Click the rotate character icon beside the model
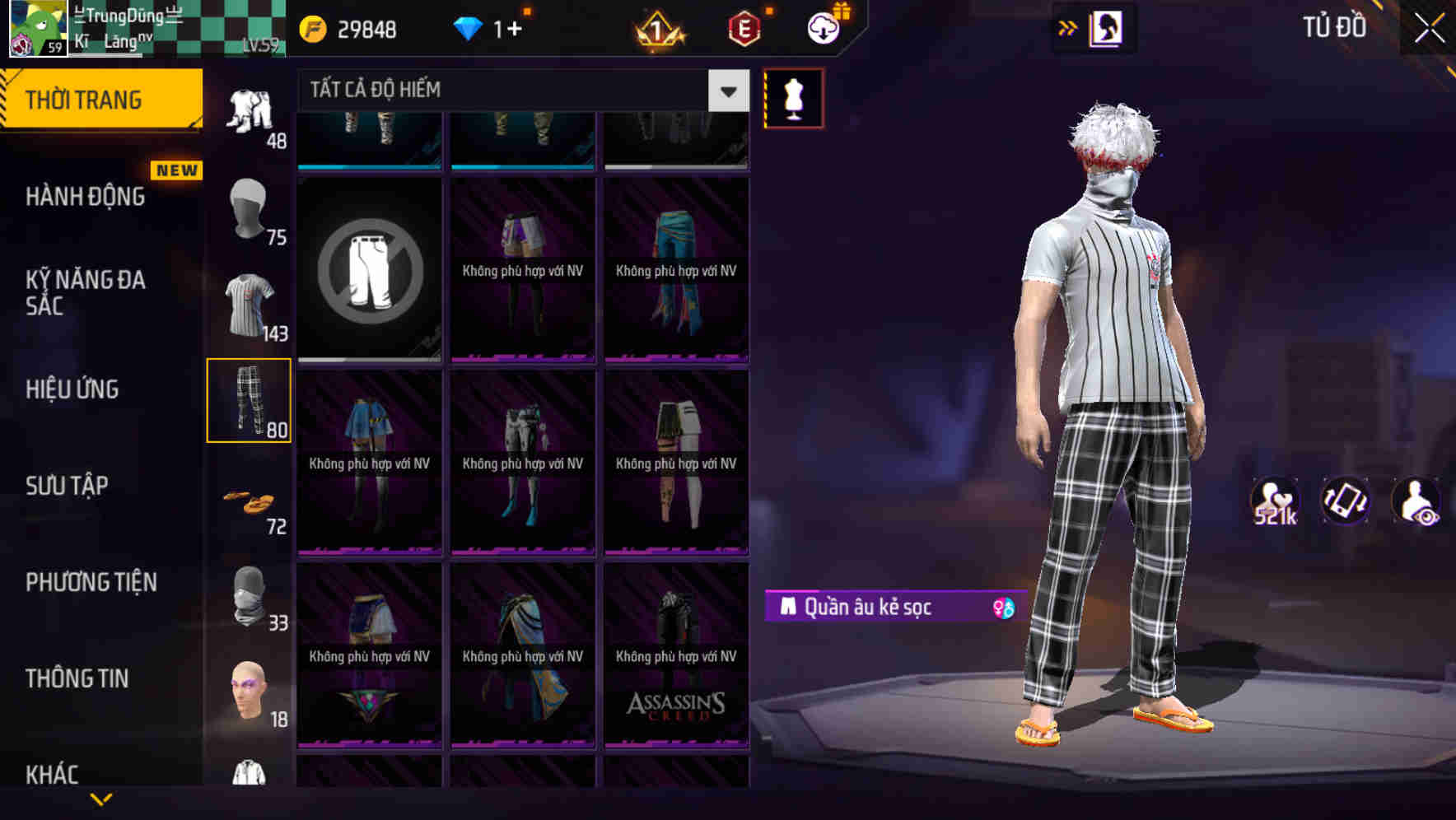The image size is (1456, 820). tap(1346, 500)
